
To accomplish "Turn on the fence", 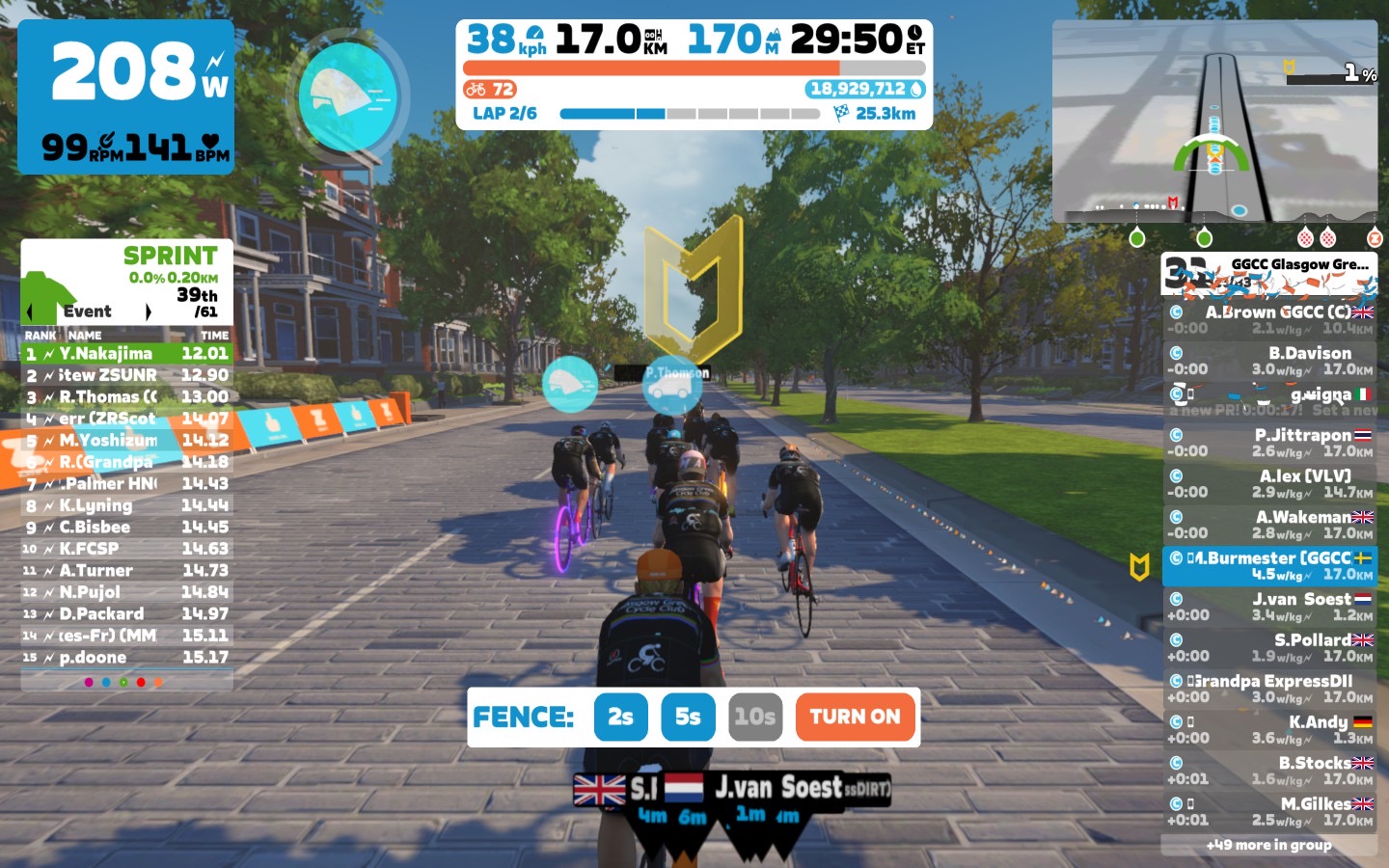I will click(855, 717).
